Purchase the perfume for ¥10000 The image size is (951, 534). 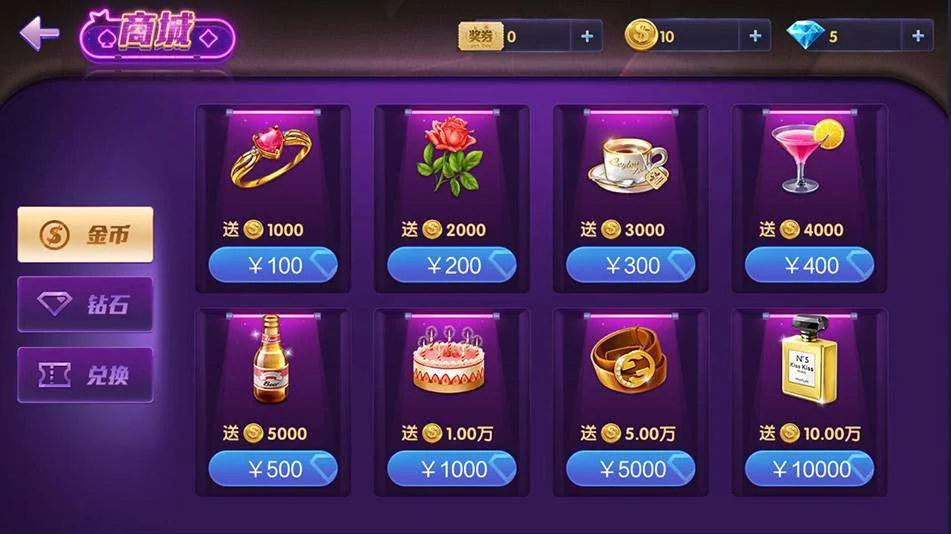coord(809,469)
